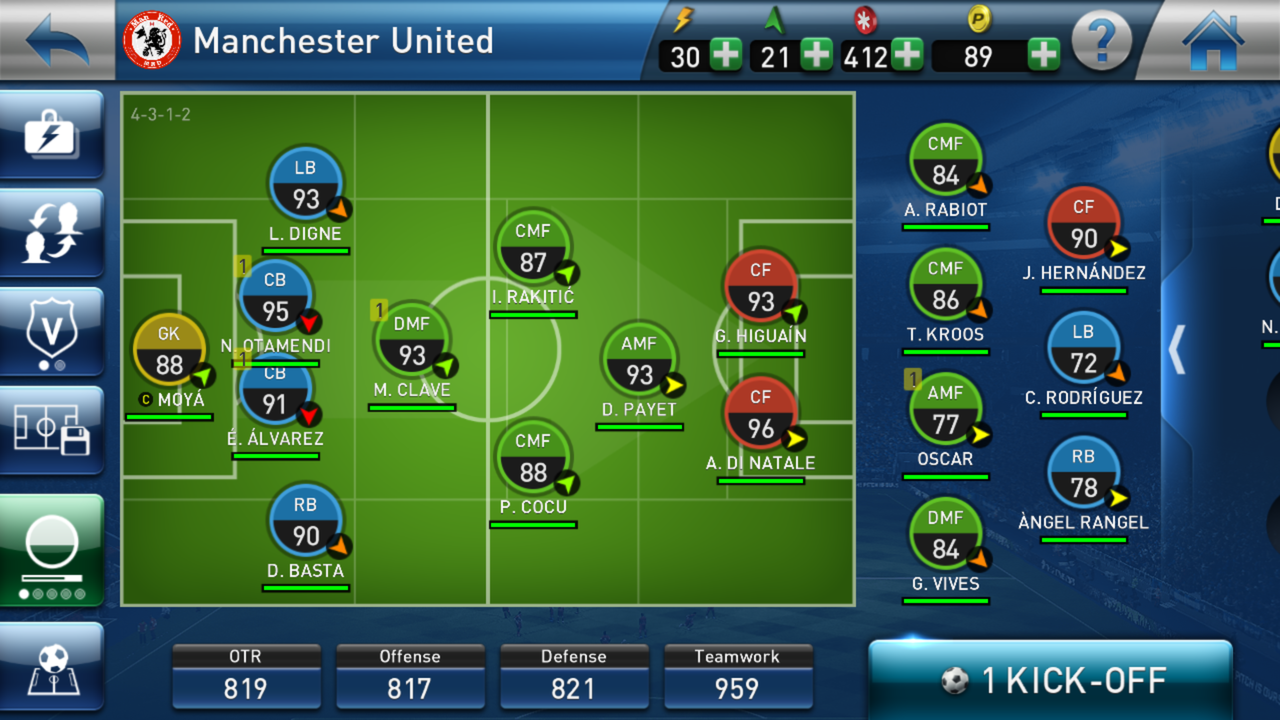Add more gold coins with plus
Viewport: 1280px width, 720px height.
pos(1043,55)
